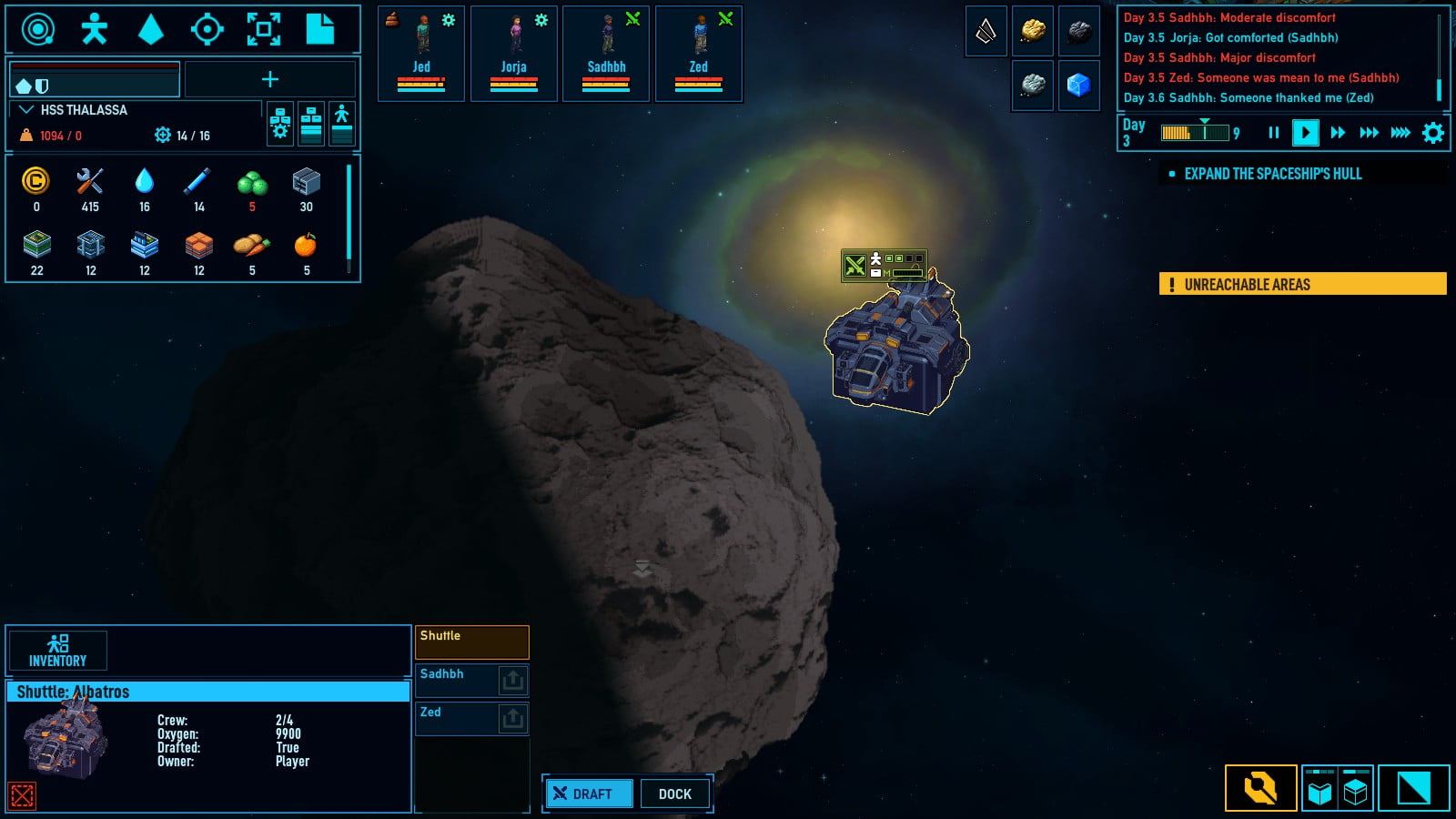Dock the shuttle with the Dock button

tap(675, 794)
